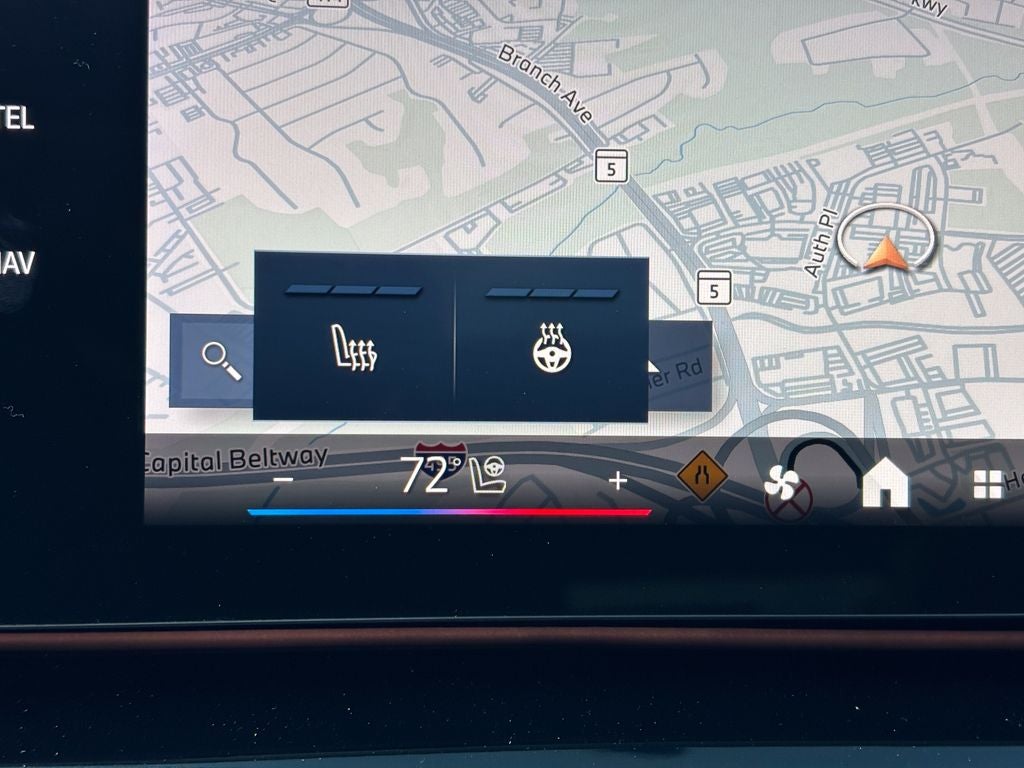Lower the temperature with the minus button
The height and width of the screenshot is (768, 1024).
pos(284,480)
